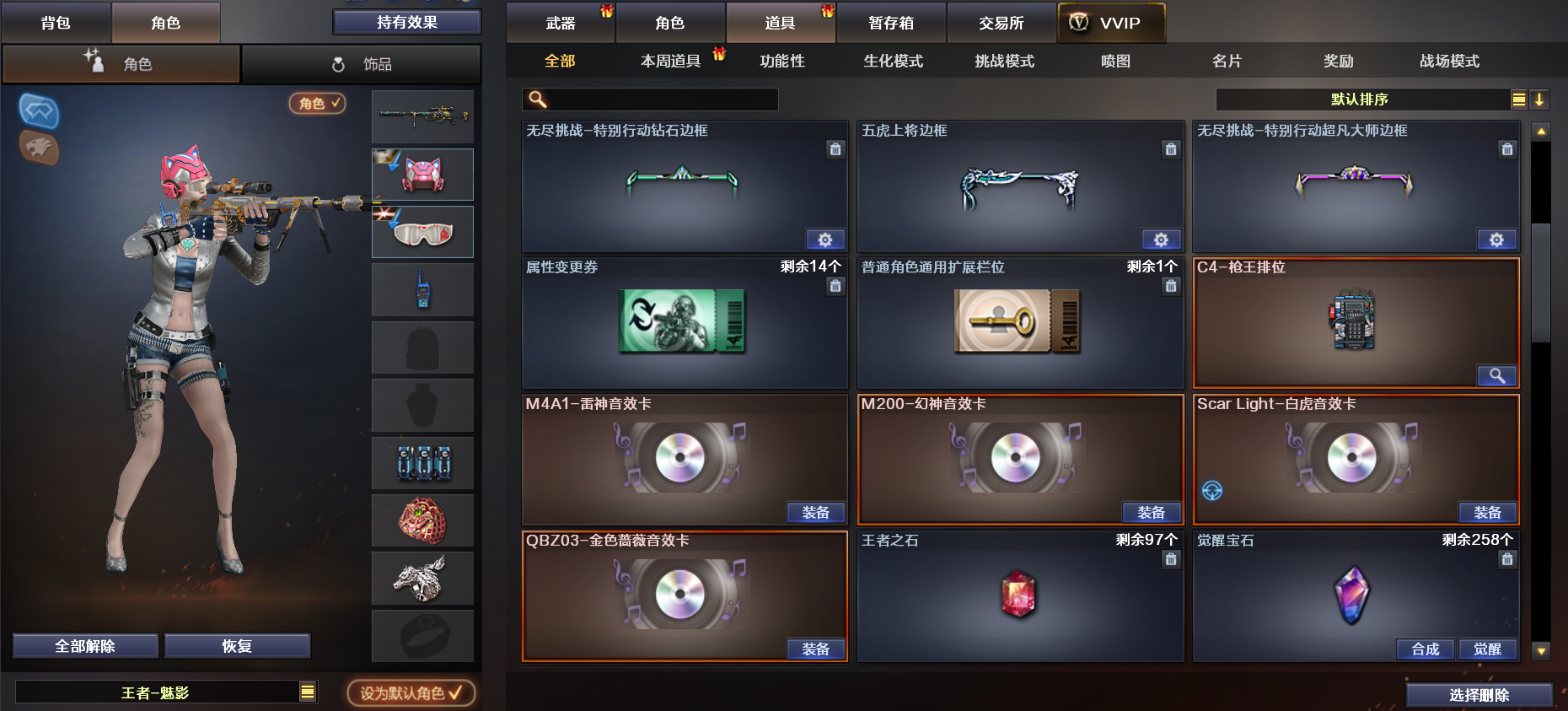Toggle the 角色 checkmark badge above character model
This screenshot has height=711, width=1568.
point(316,105)
